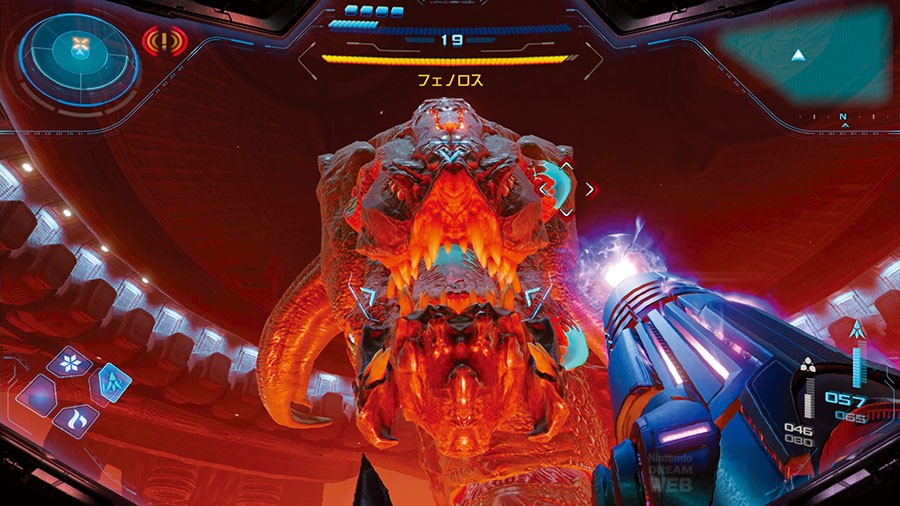900x506 pixels.
Task: Click the compass north marker
Action: [845, 118]
